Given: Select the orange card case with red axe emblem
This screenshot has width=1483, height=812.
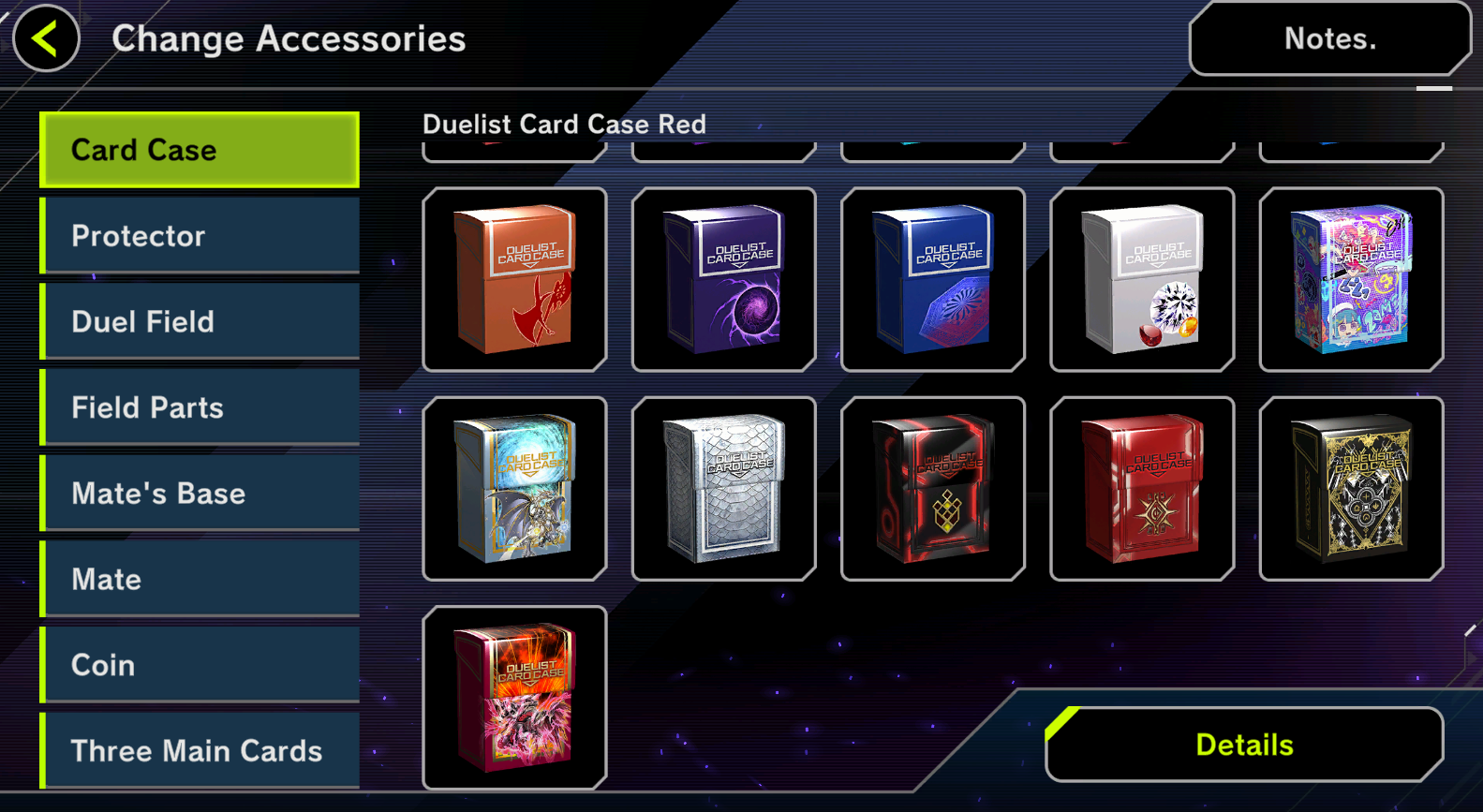Looking at the screenshot, I should point(514,279).
